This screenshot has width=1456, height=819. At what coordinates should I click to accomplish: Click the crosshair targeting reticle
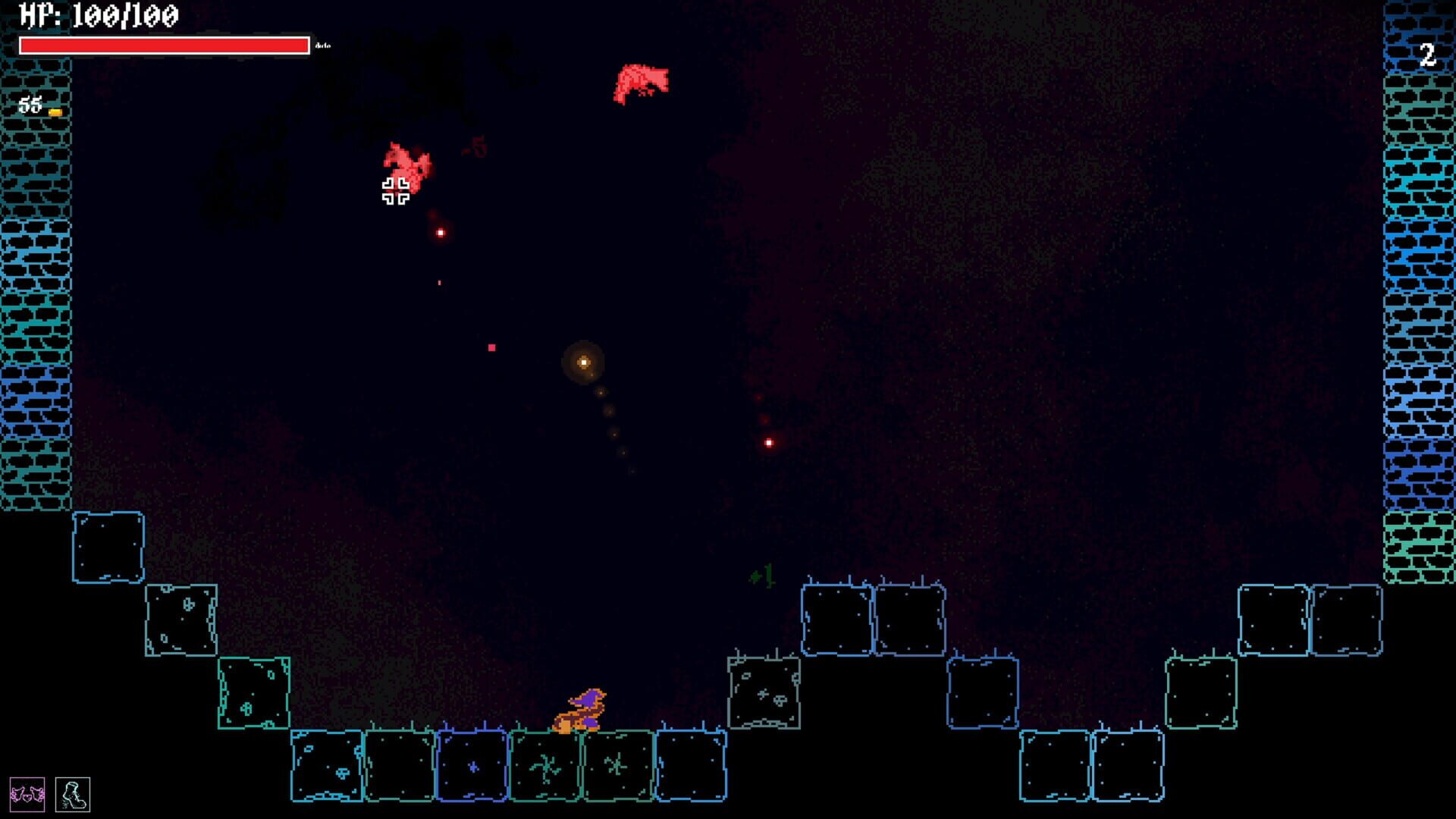pos(396,191)
